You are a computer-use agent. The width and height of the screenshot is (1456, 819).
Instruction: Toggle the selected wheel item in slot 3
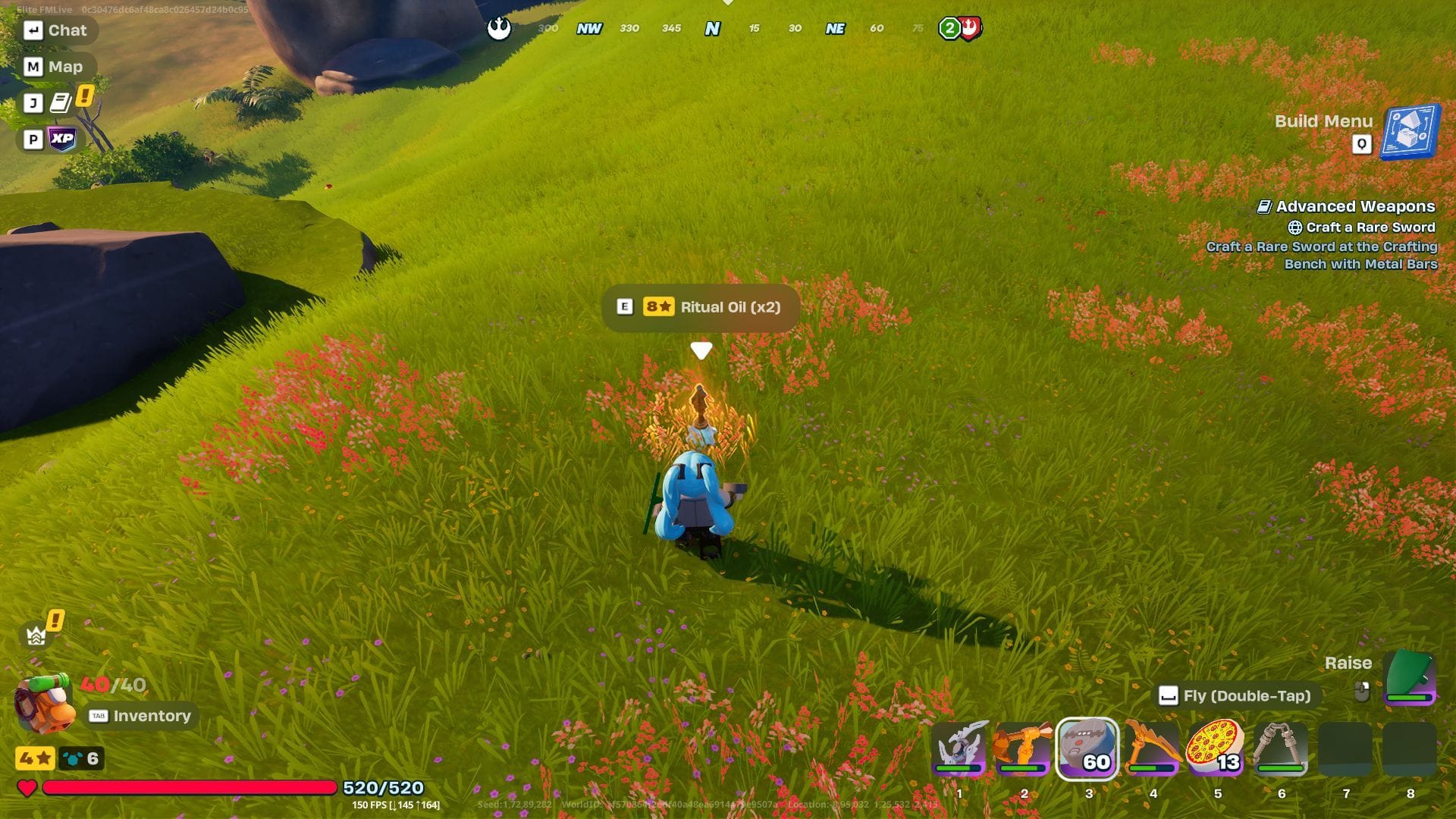tap(1088, 750)
